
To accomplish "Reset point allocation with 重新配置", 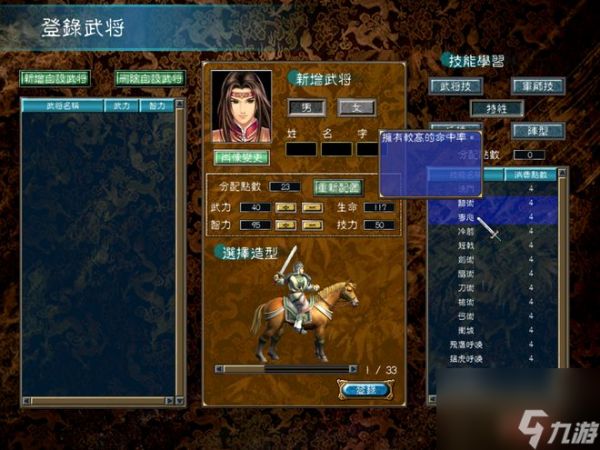I will pyautogui.click(x=338, y=187).
